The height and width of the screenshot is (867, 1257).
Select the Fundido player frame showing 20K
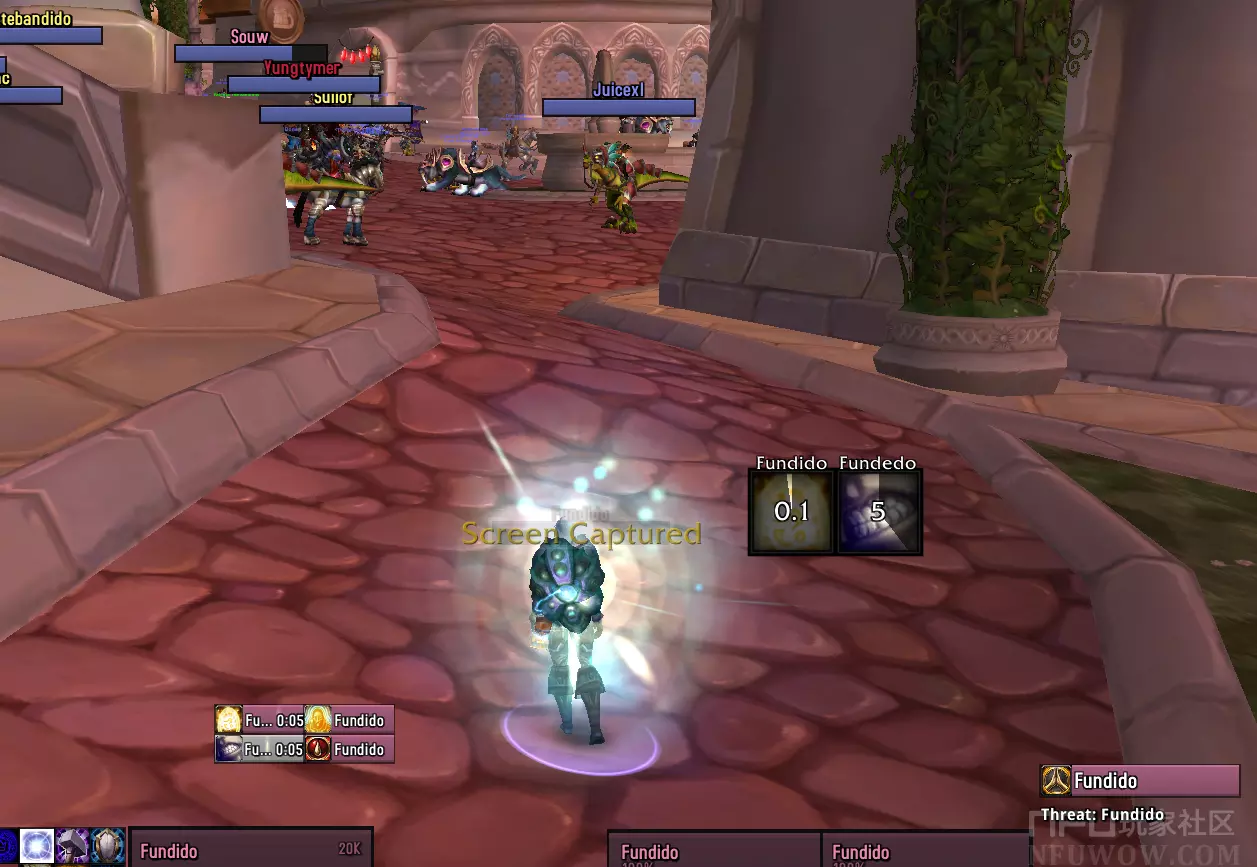pos(251,850)
